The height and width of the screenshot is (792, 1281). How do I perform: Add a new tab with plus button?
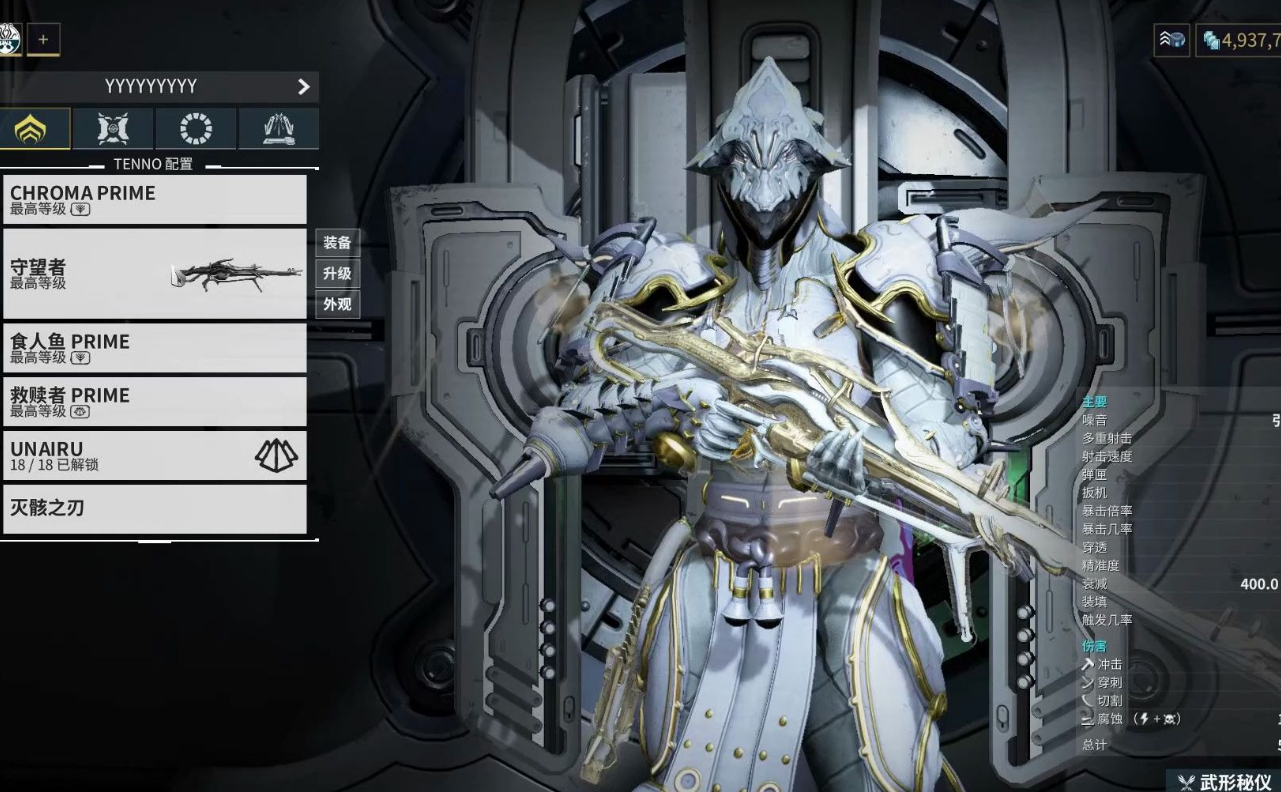point(43,40)
